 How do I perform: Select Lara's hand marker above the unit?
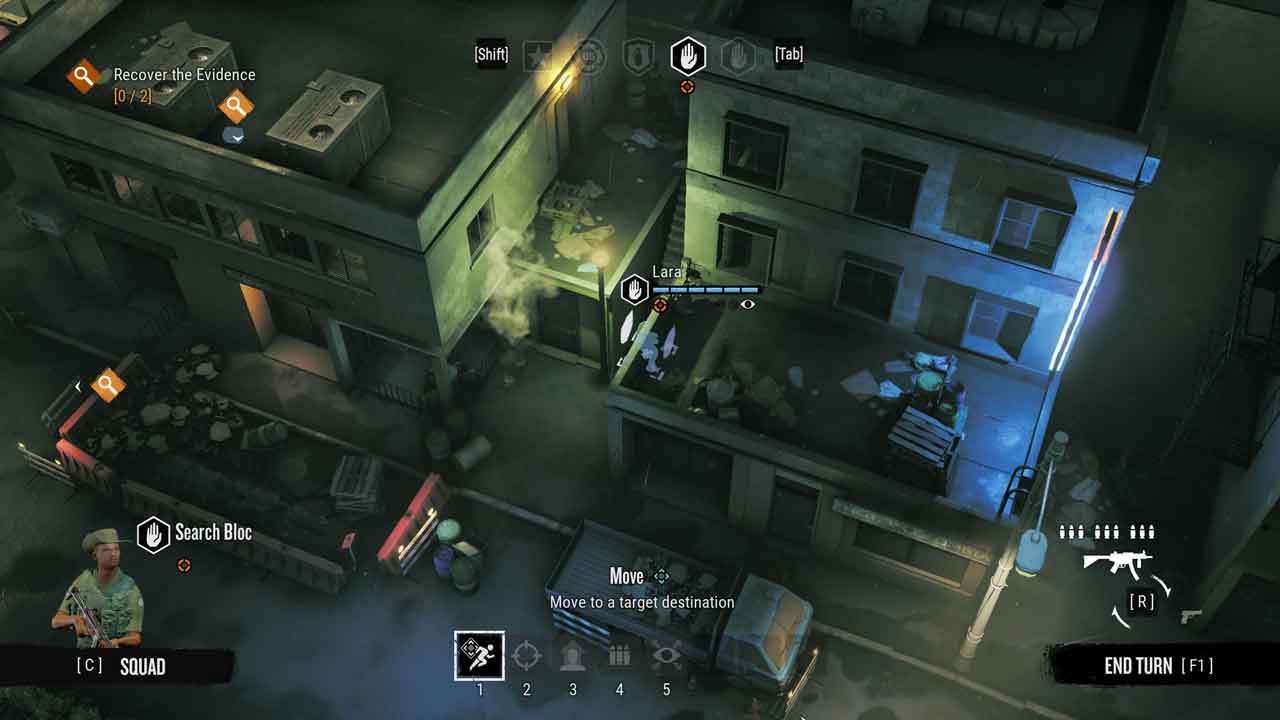click(635, 290)
